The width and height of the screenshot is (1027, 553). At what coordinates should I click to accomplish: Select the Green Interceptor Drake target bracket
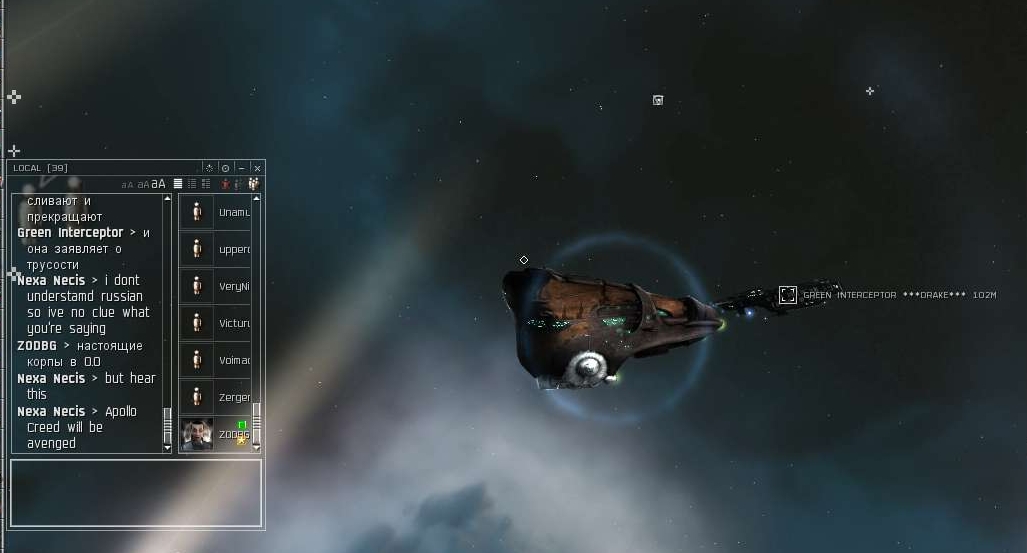point(788,295)
